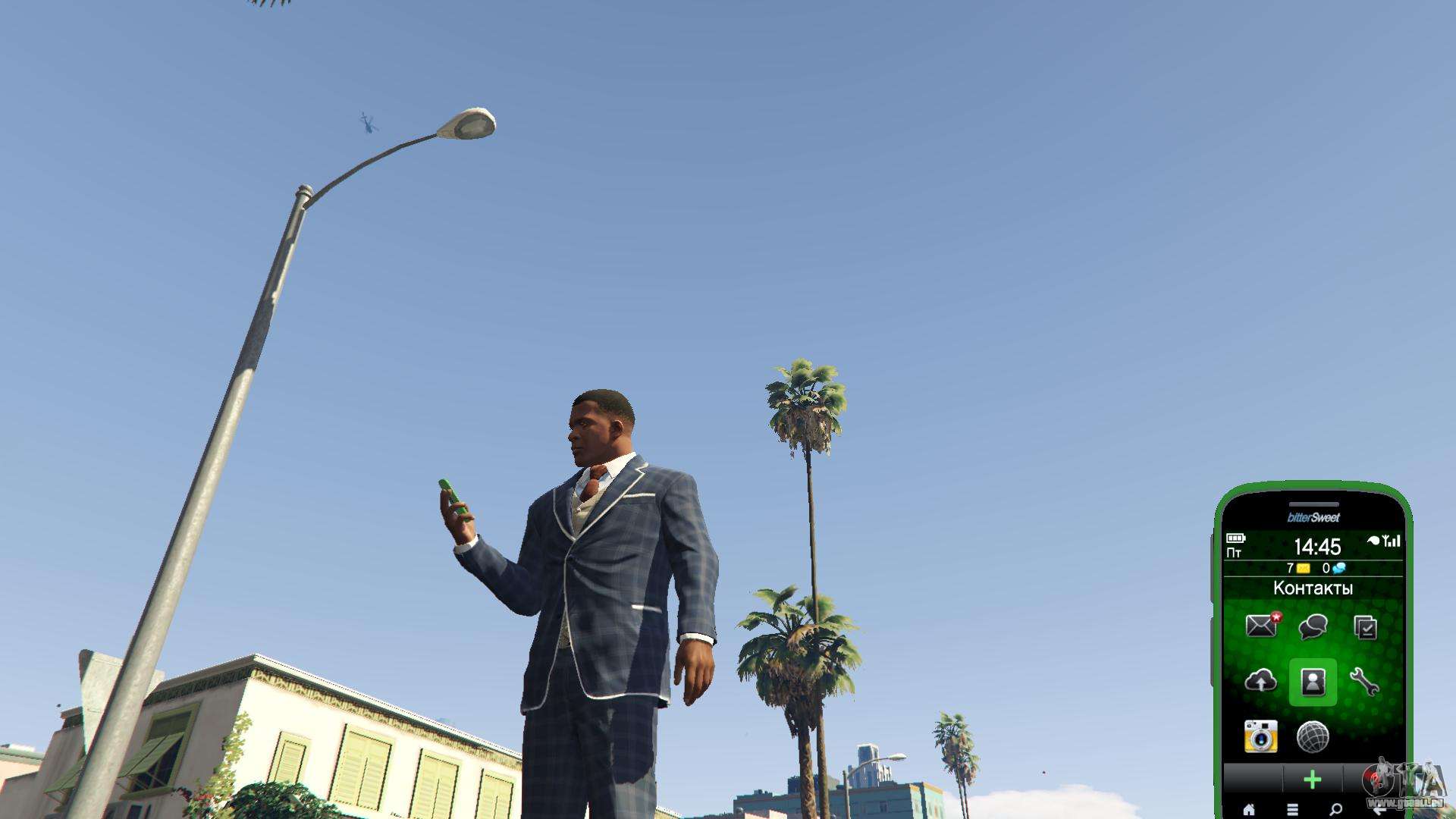
Task: Launch the yellow camera app
Action: pyautogui.click(x=1261, y=736)
